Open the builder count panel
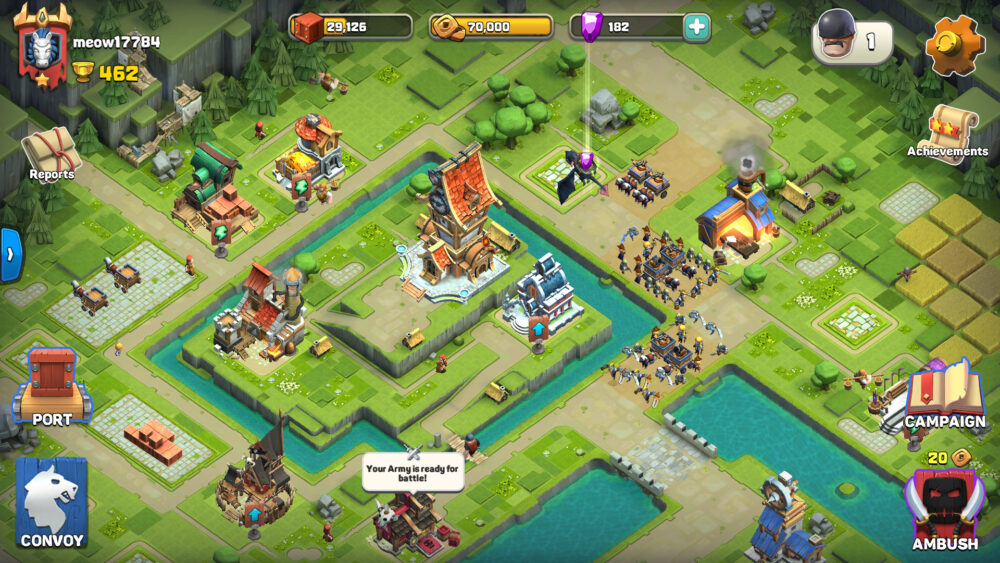1000x563 pixels. tap(852, 41)
